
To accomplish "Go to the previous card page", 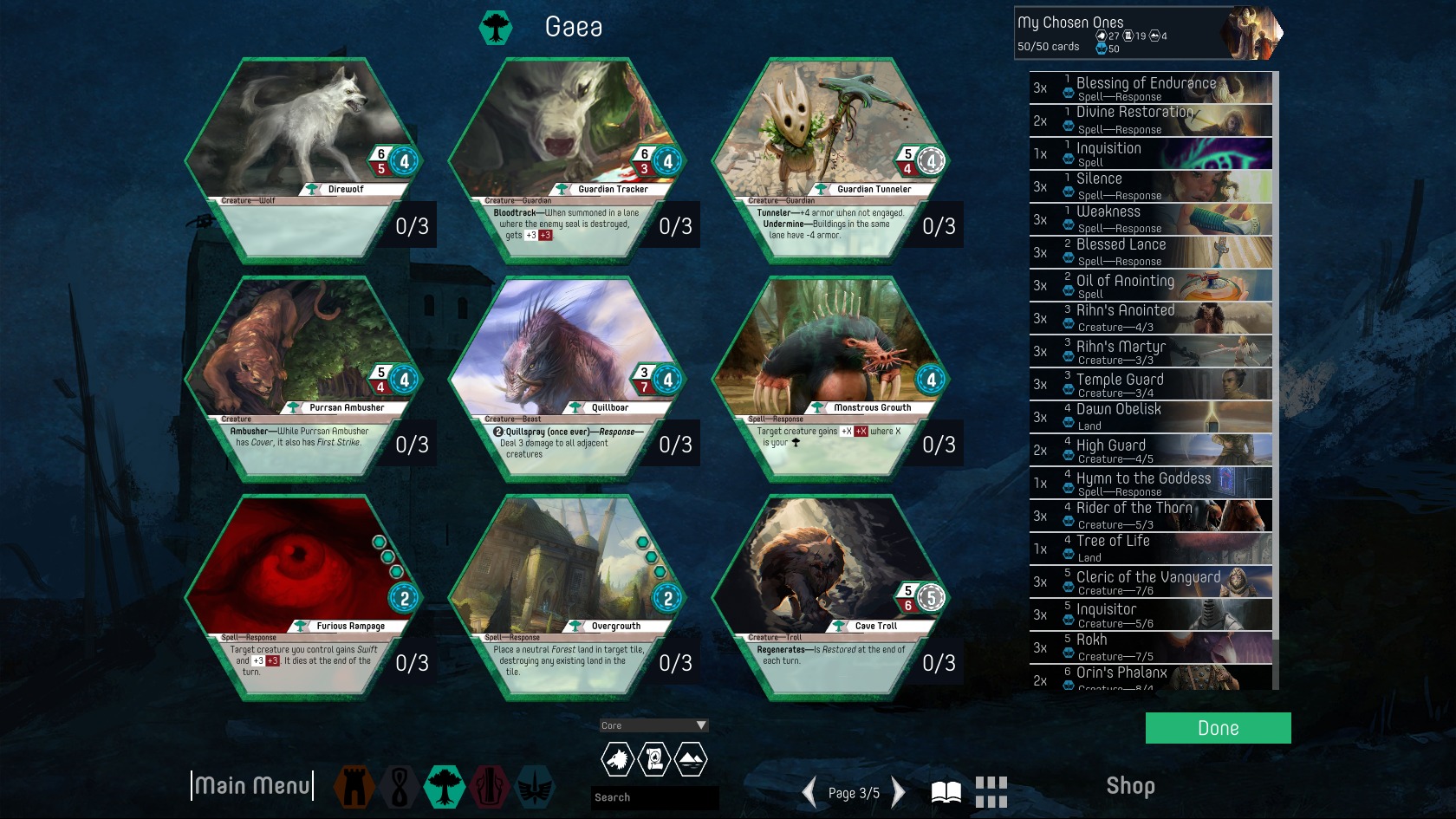I will point(809,792).
